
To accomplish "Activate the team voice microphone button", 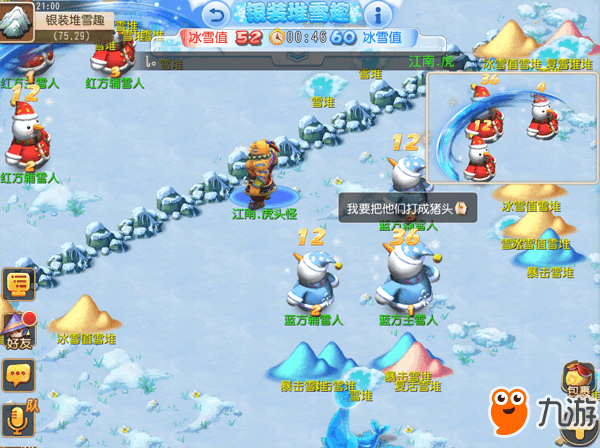I will coord(19,418).
